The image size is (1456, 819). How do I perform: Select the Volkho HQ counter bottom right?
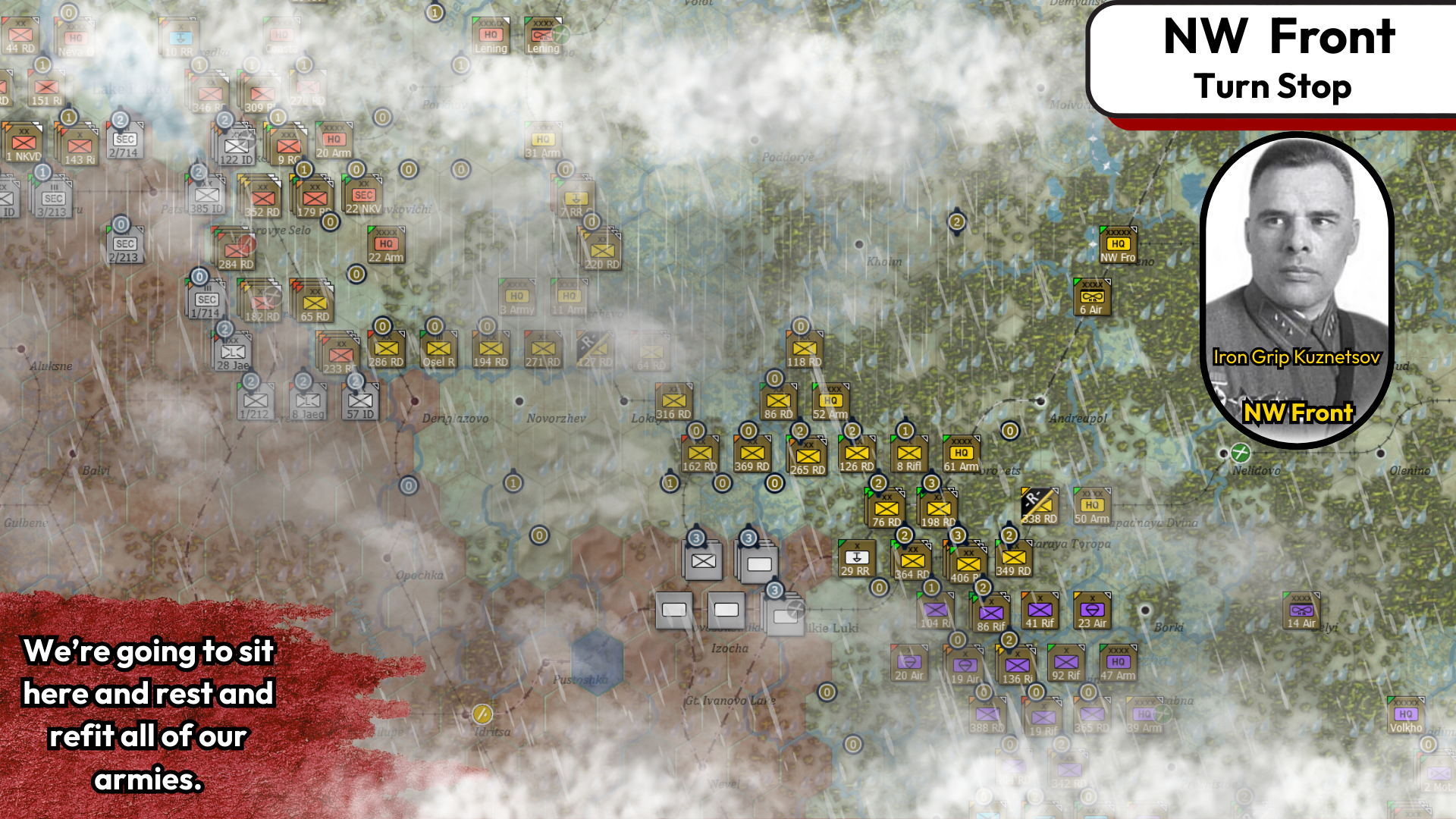[1406, 715]
